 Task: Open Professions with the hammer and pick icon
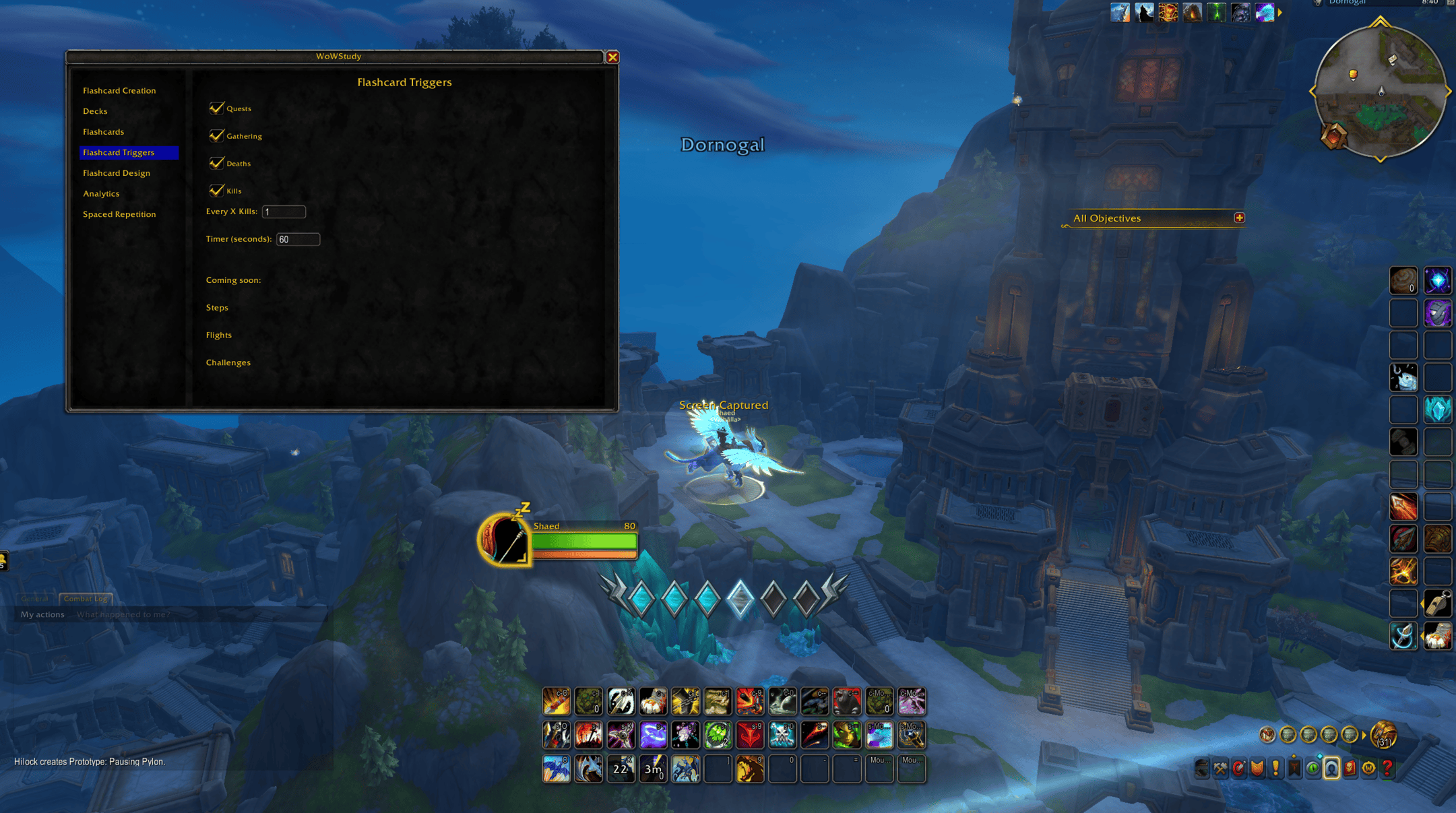[1220, 768]
